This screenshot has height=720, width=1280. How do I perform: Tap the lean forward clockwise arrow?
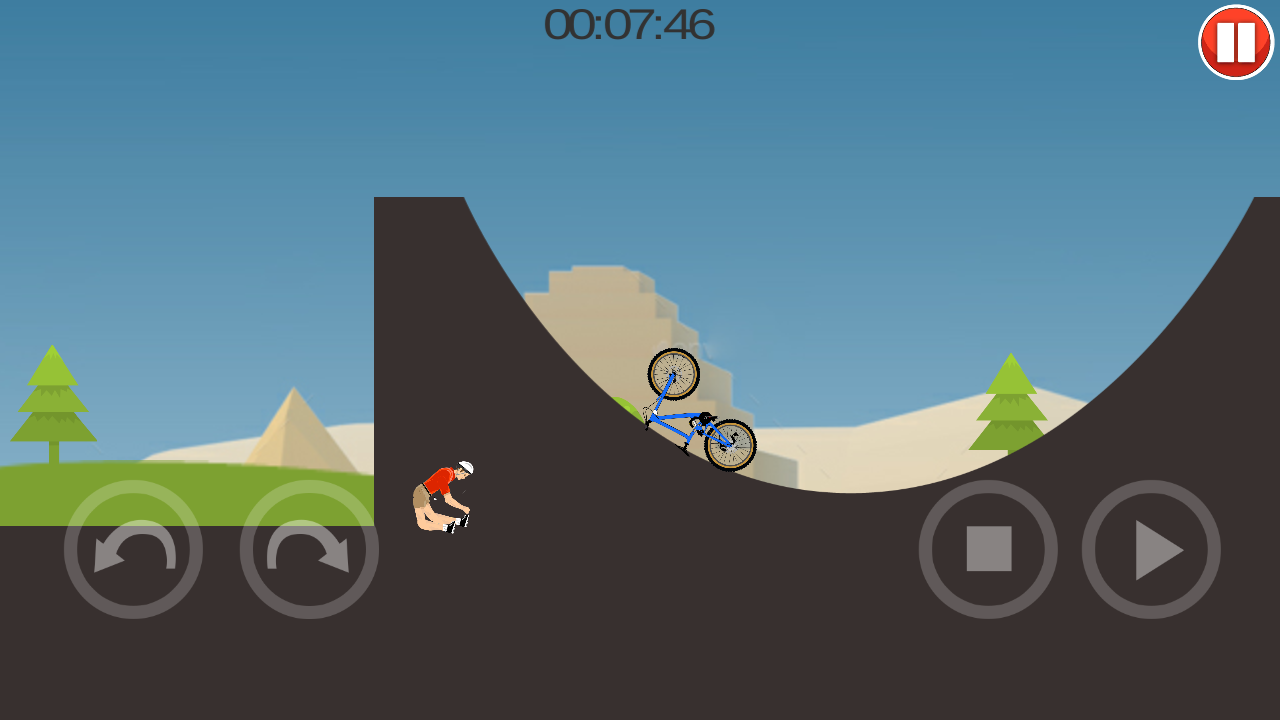(x=309, y=549)
